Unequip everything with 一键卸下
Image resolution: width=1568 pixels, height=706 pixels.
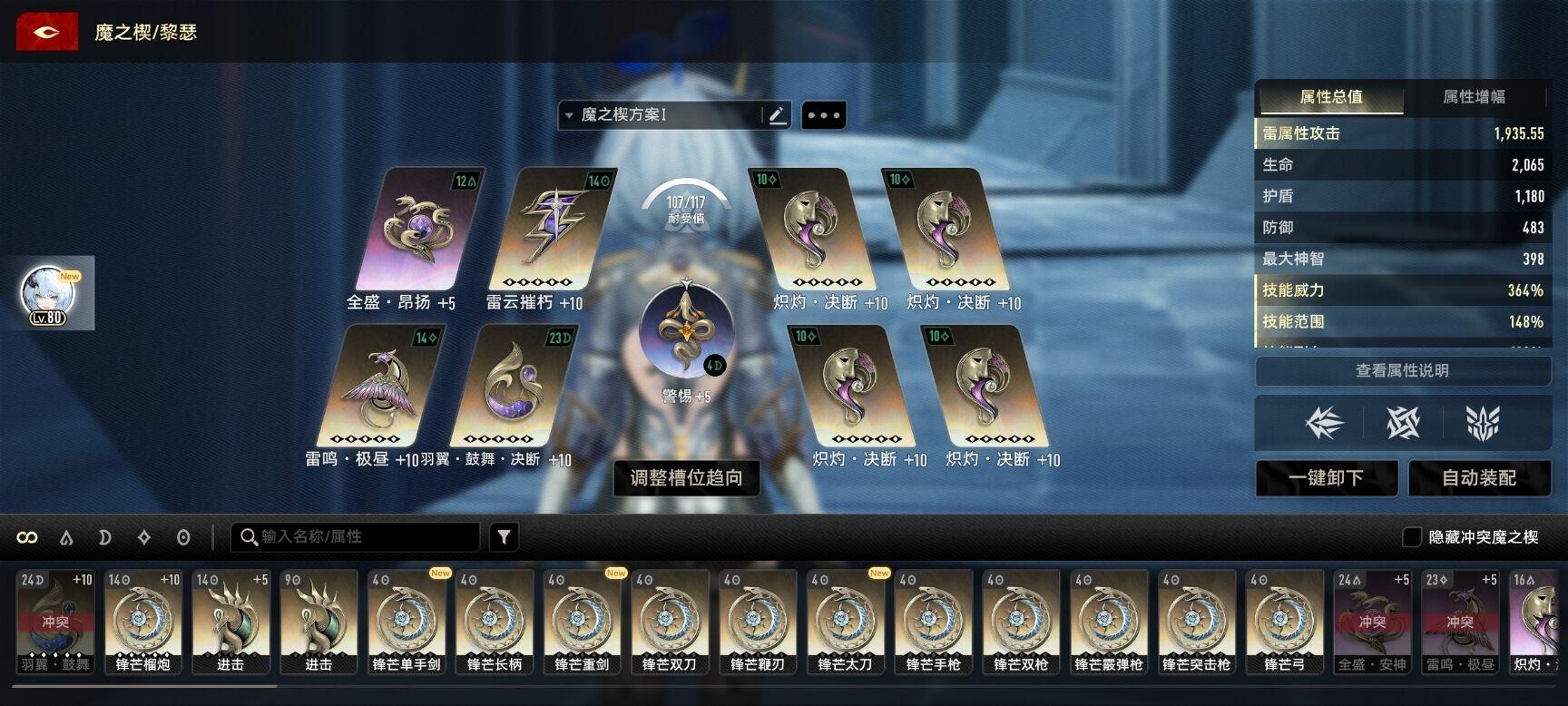tap(1326, 478)
